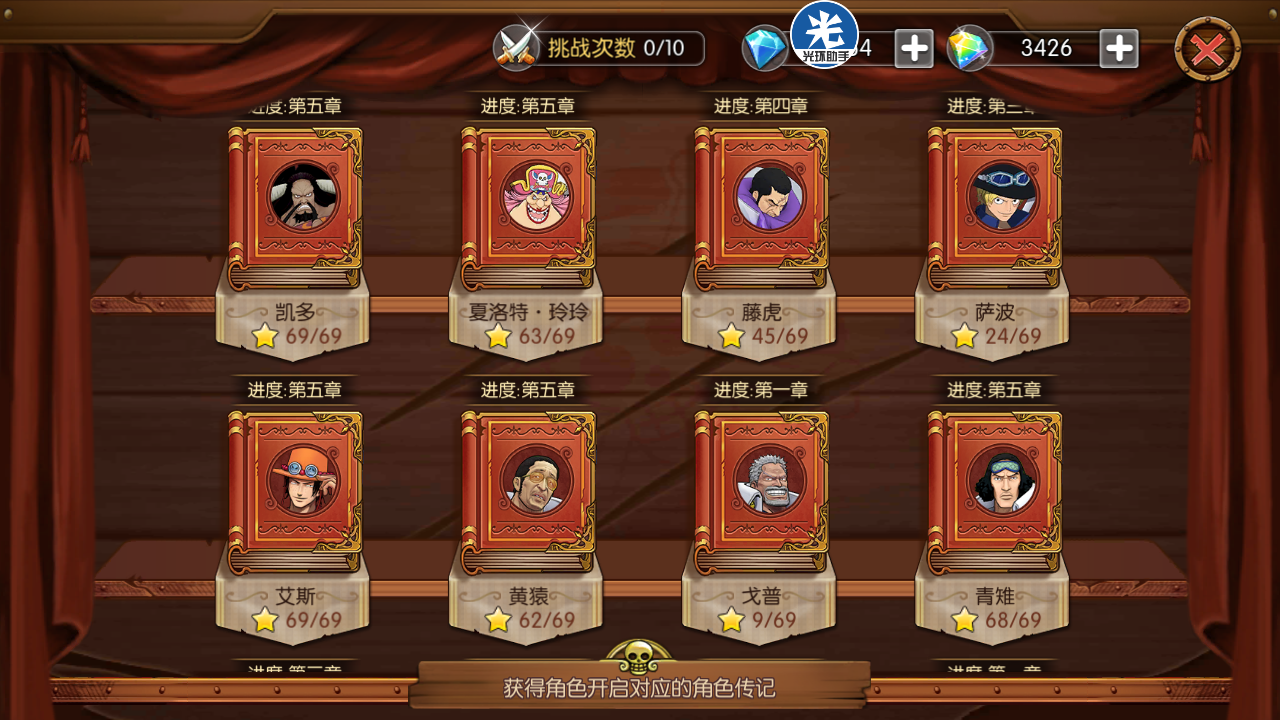Open the 艾斯 biography book
The image size is (1280, 720).
295,492
